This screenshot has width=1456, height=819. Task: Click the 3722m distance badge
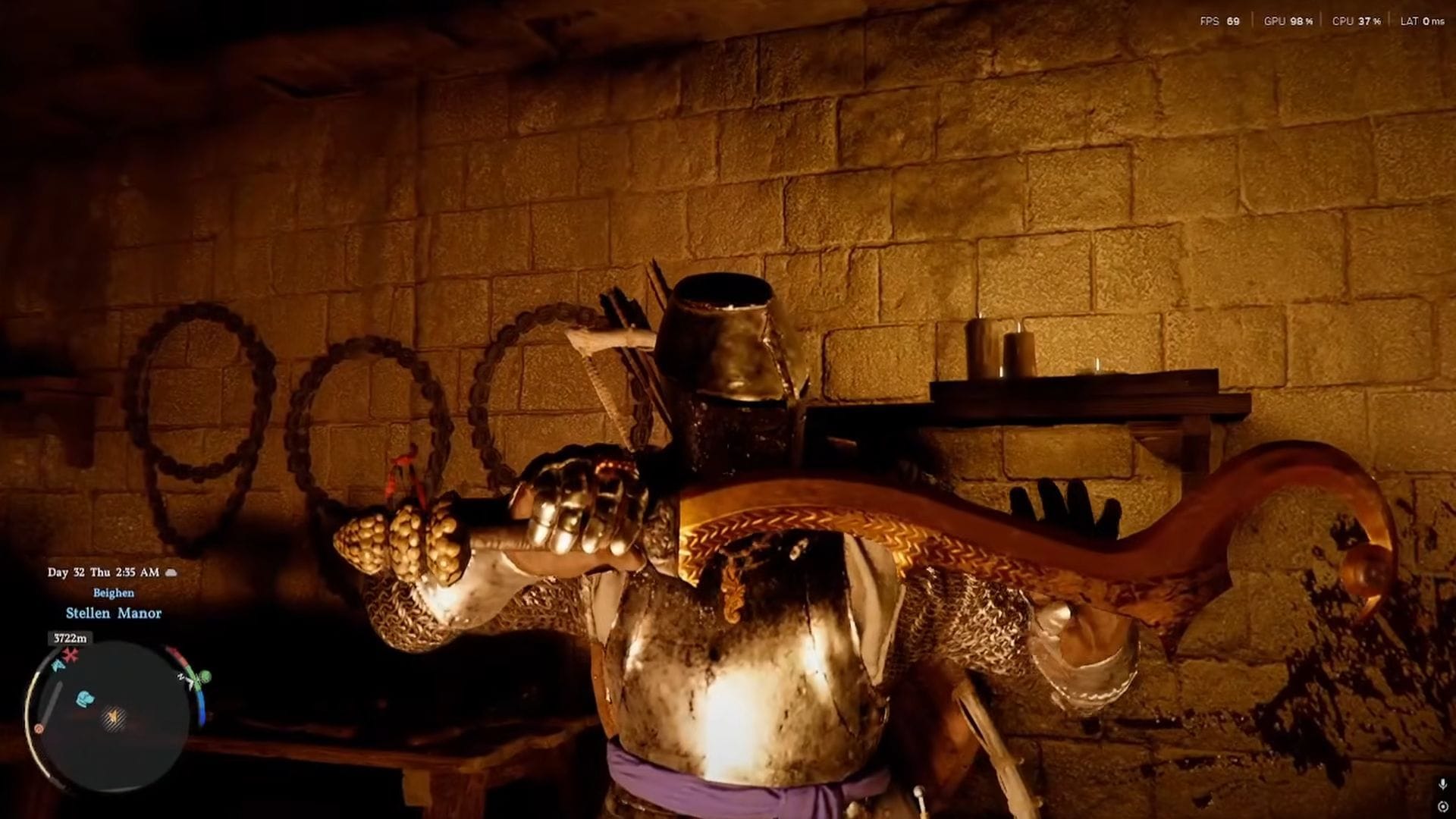[71, 636]
